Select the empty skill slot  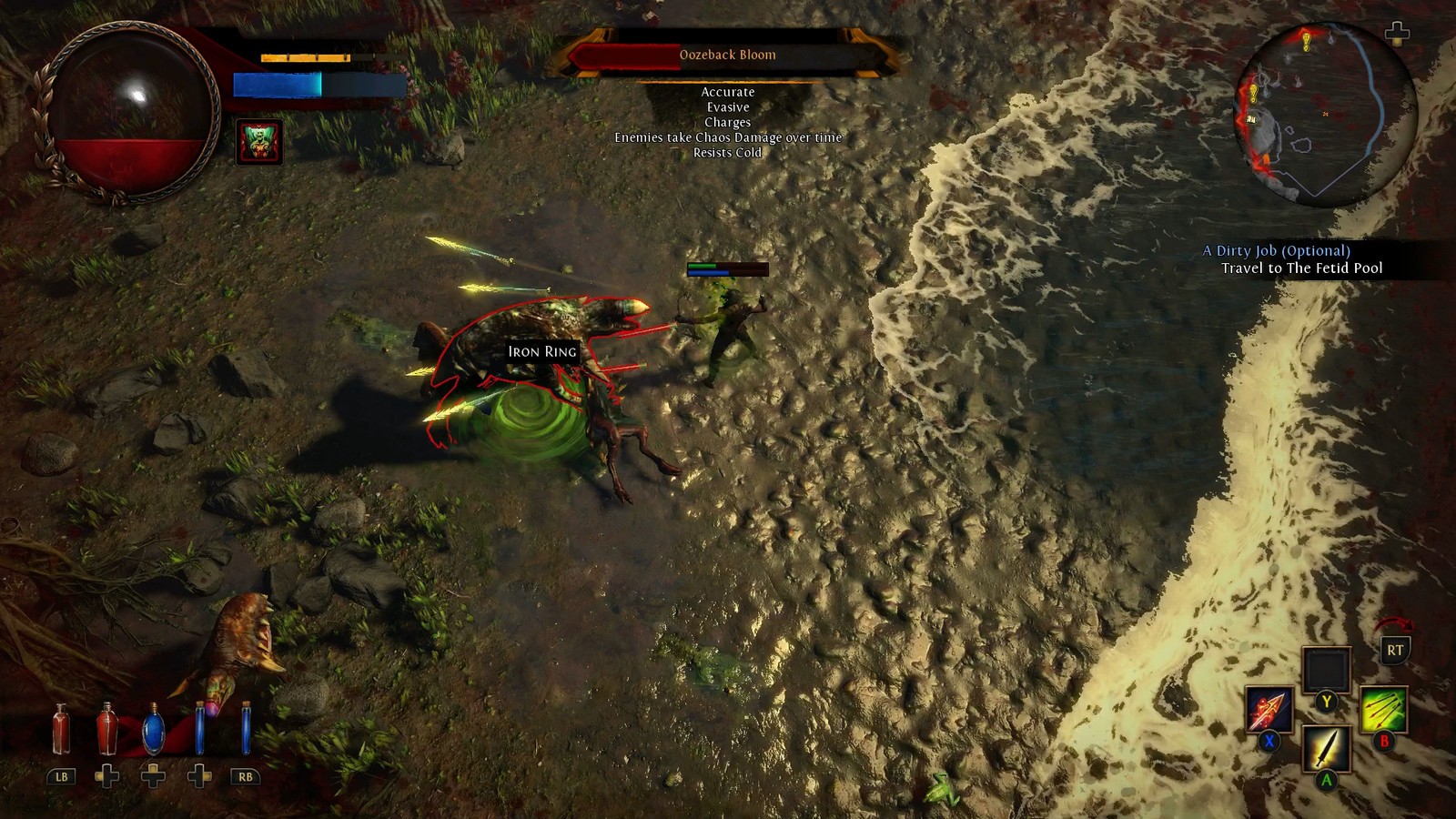click(1326, 670)
